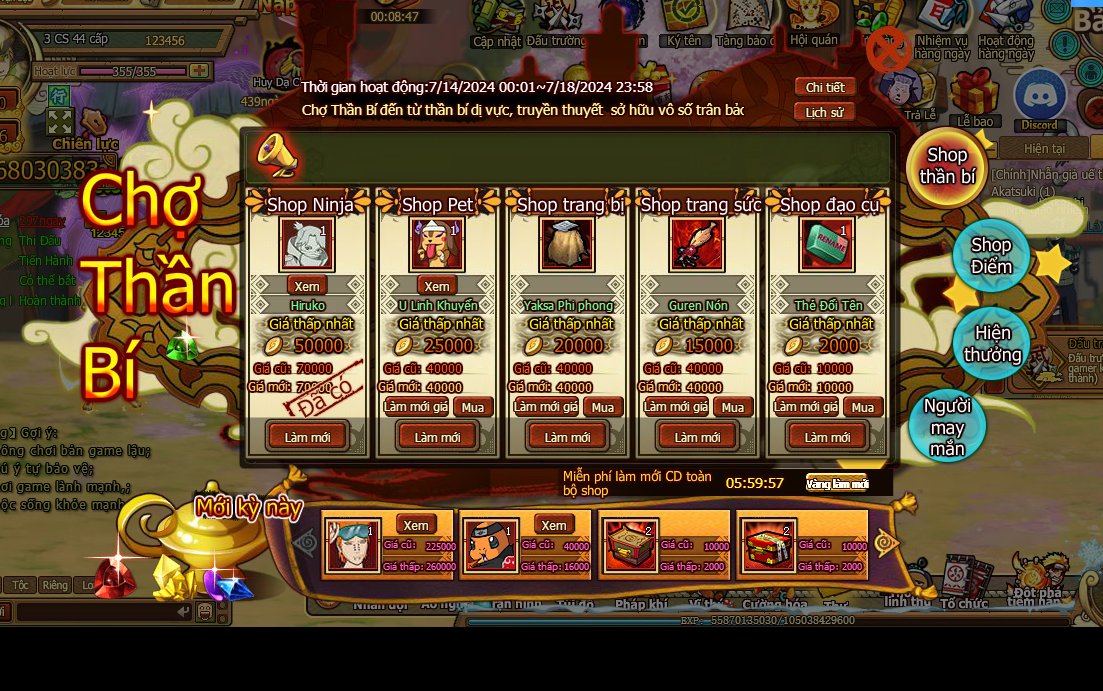View the Lịch sử history

point(825,112)
